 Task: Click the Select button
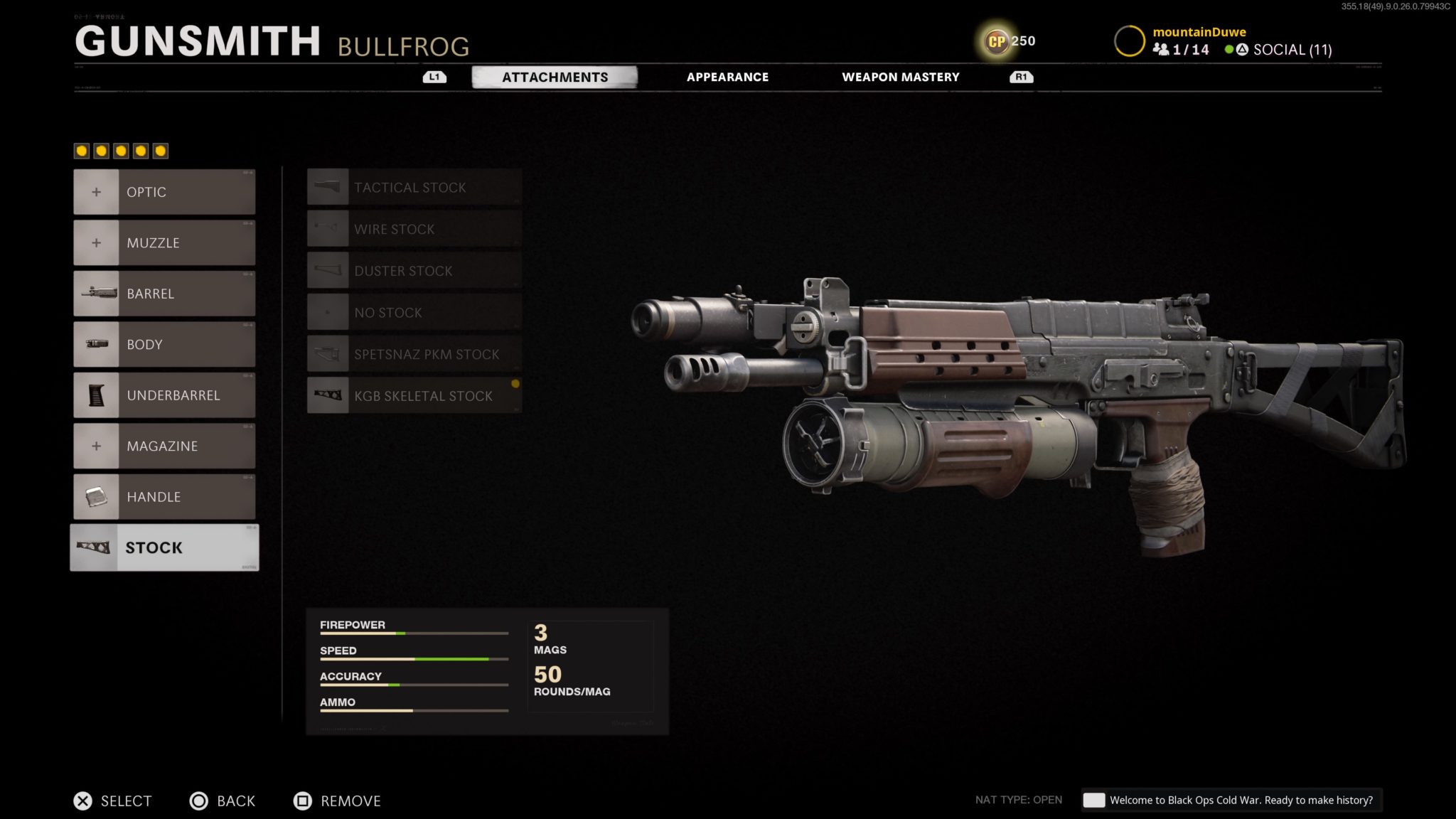coord(114,801)
